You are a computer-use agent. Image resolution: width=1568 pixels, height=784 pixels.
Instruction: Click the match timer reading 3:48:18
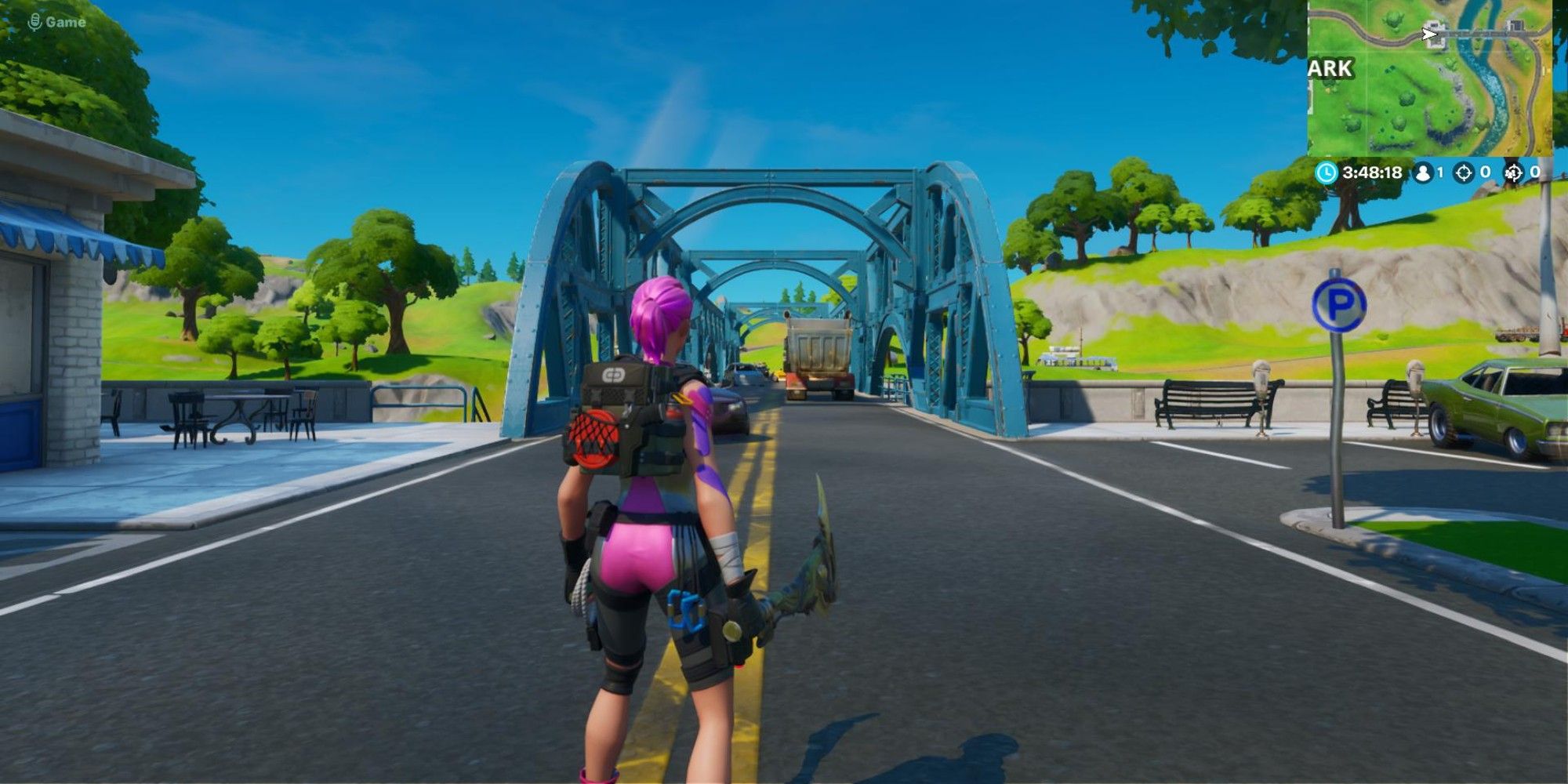tap(1374, 172)
